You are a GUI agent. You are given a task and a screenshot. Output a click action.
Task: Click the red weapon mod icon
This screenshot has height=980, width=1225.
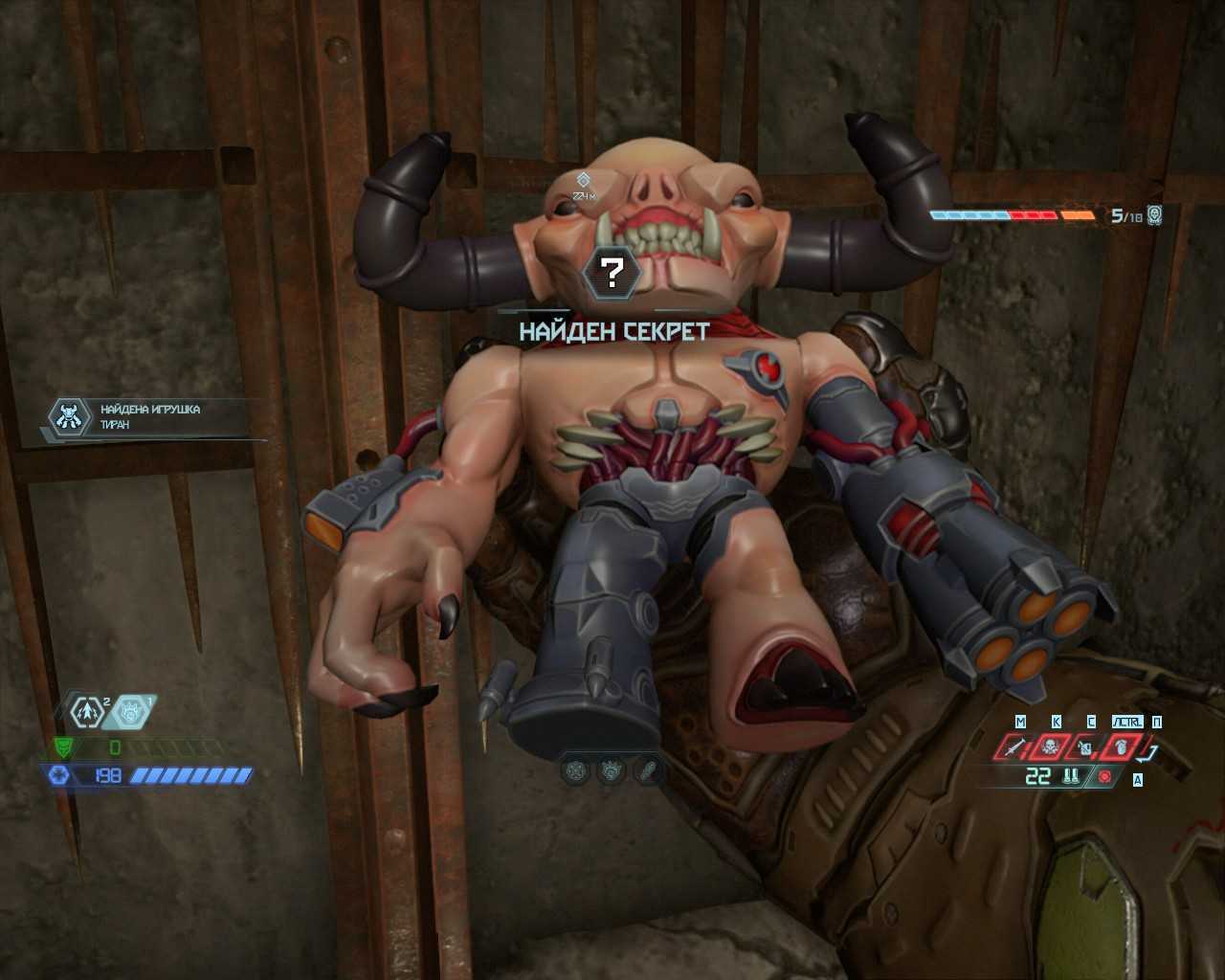click(x=1105, y=777)
